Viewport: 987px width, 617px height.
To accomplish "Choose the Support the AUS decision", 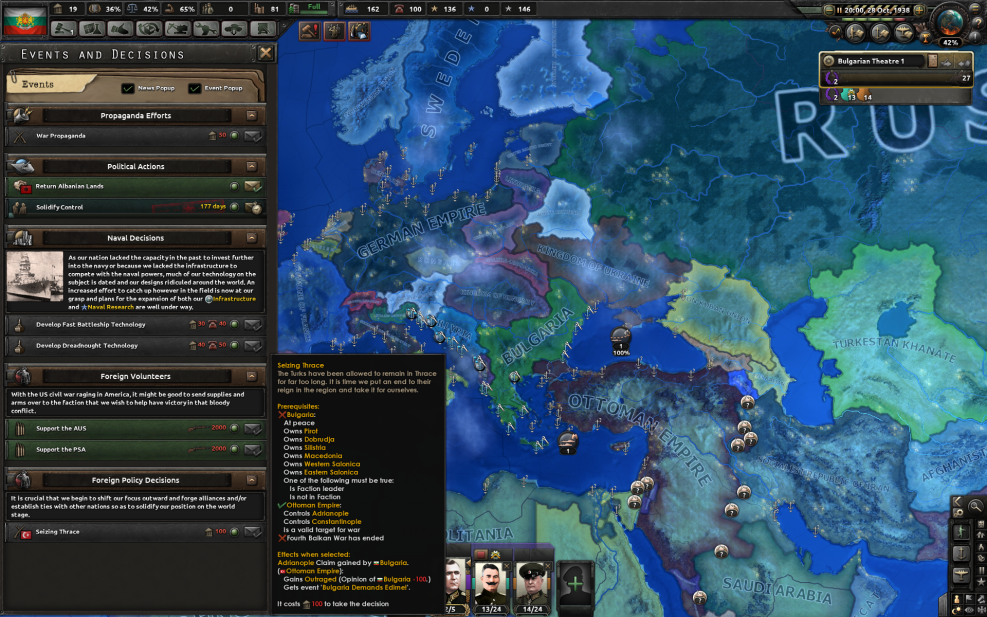I will coord(252,428).
